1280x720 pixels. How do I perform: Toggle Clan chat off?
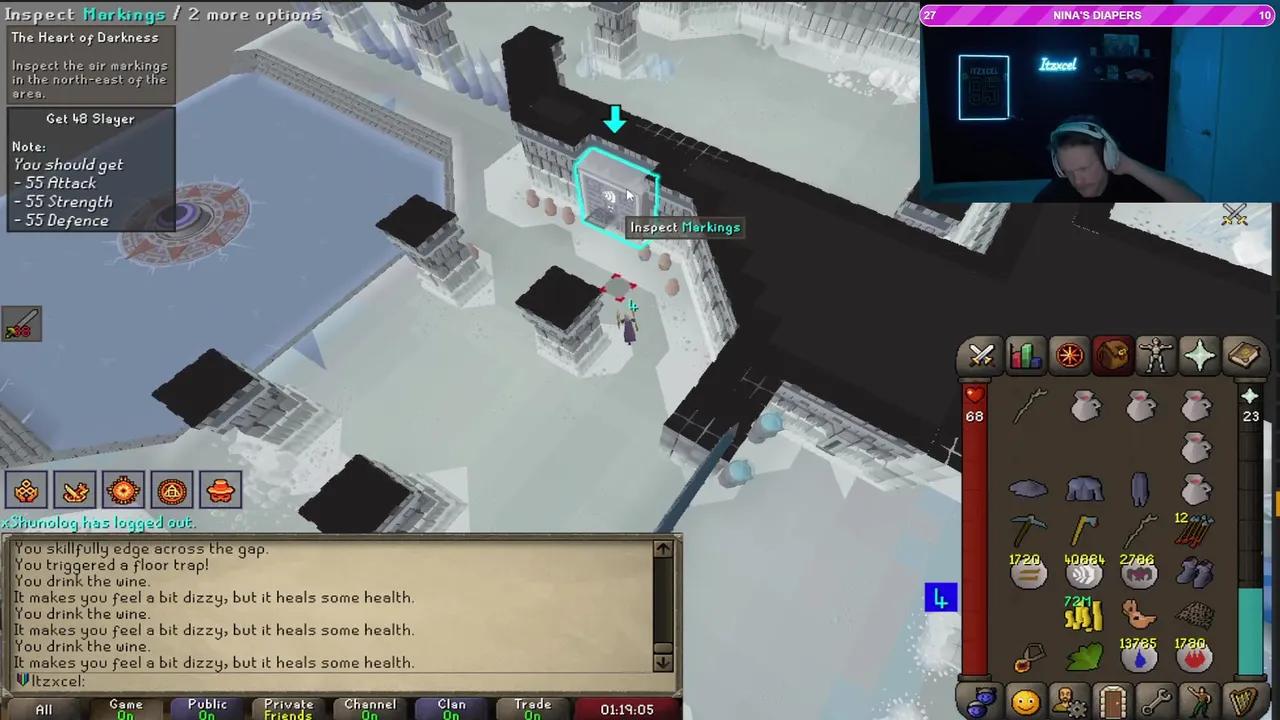point(451,707)
